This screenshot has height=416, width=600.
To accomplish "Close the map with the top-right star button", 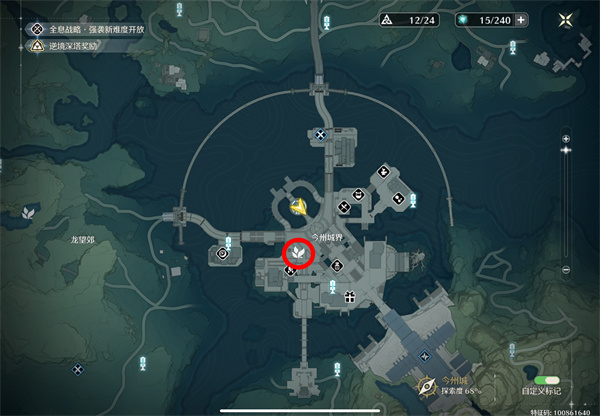I will coord(567,20).
